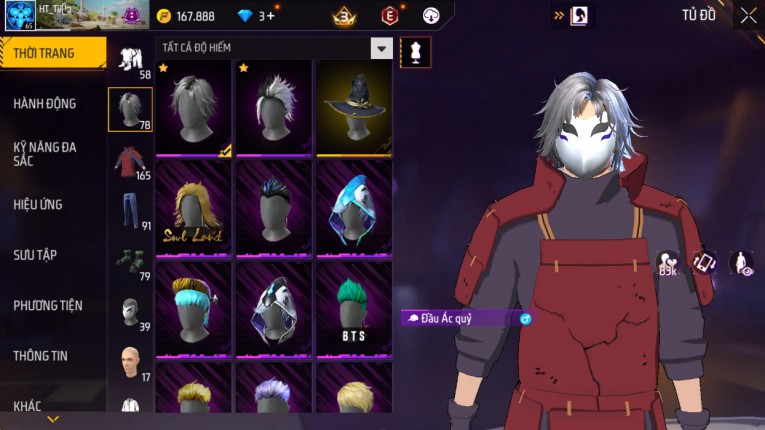
Task: Open the Hành Động category
Action: point(45,103)
